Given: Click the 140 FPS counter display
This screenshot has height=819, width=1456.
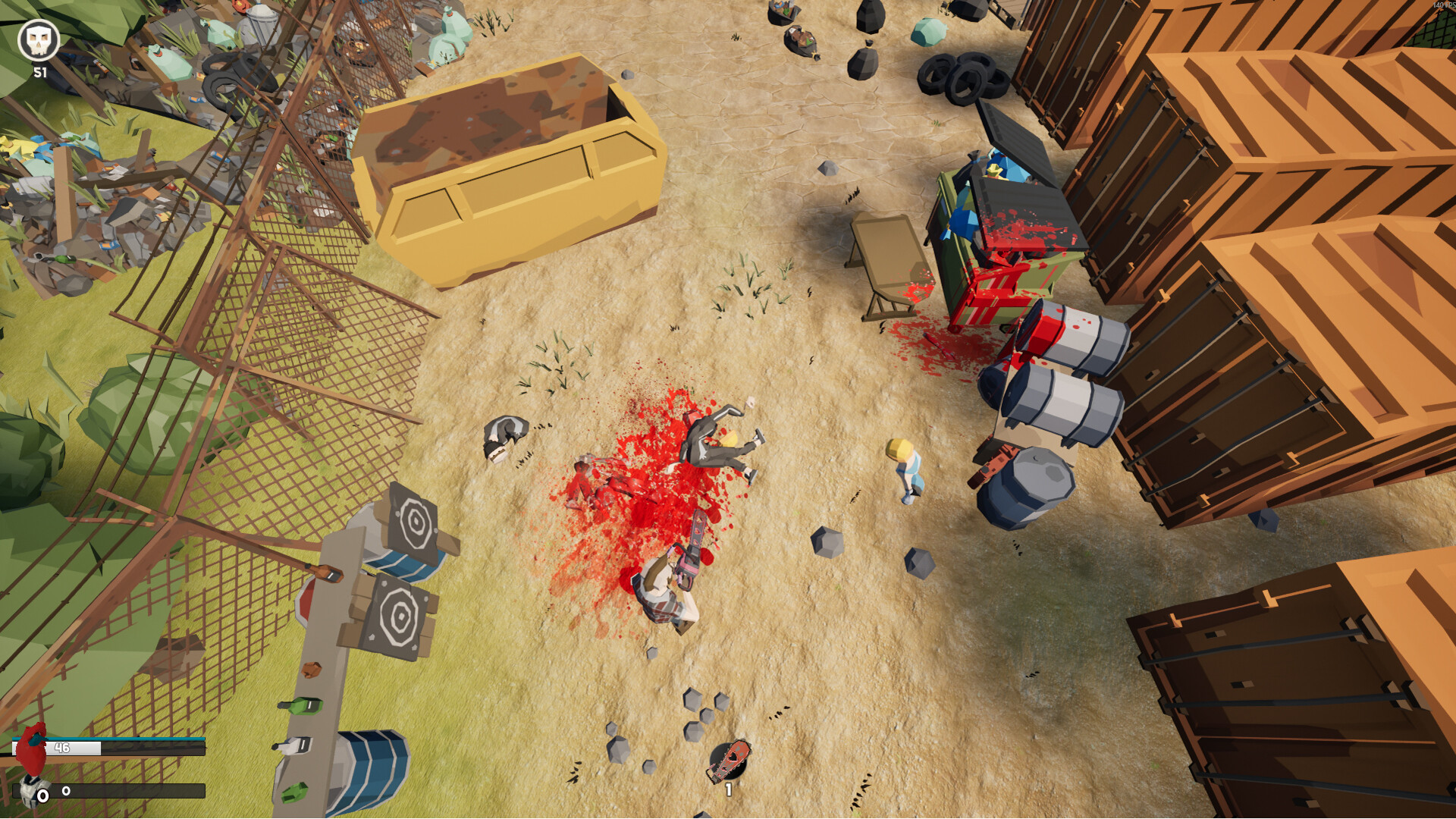Looking at the screenshot, I should pos(1439,6).
